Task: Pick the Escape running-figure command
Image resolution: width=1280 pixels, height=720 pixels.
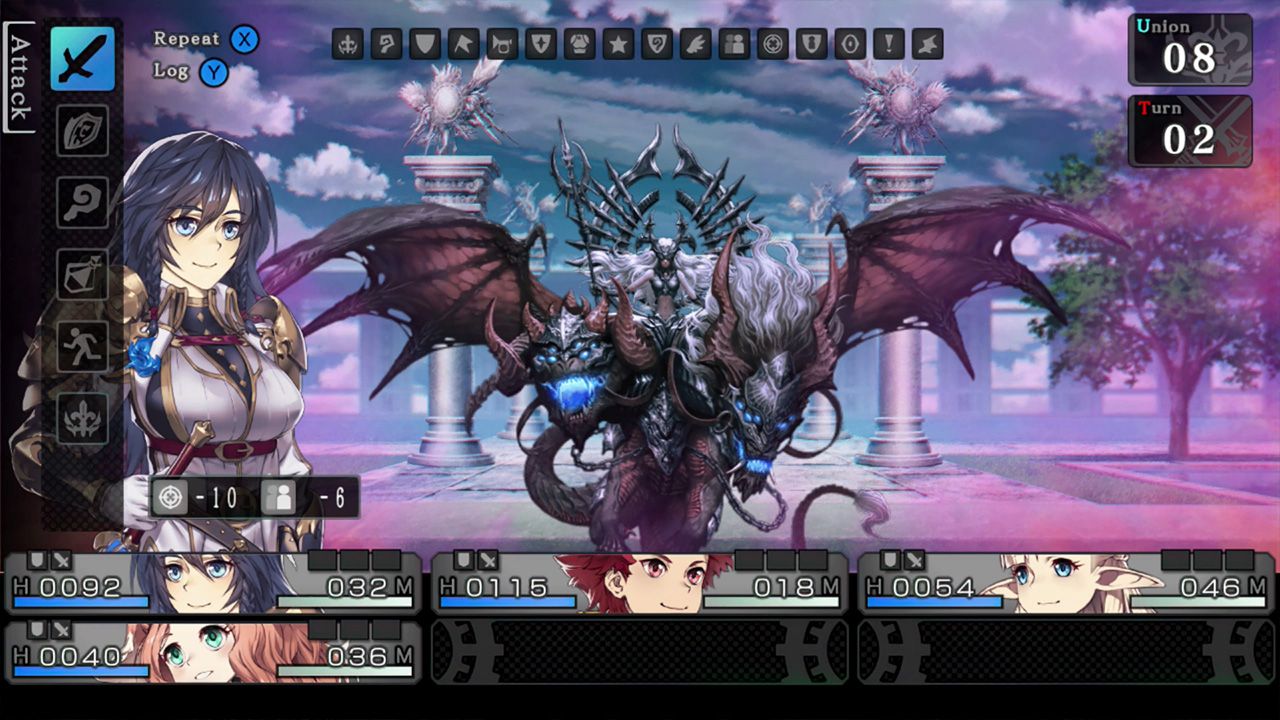Action: pos(83,347)
